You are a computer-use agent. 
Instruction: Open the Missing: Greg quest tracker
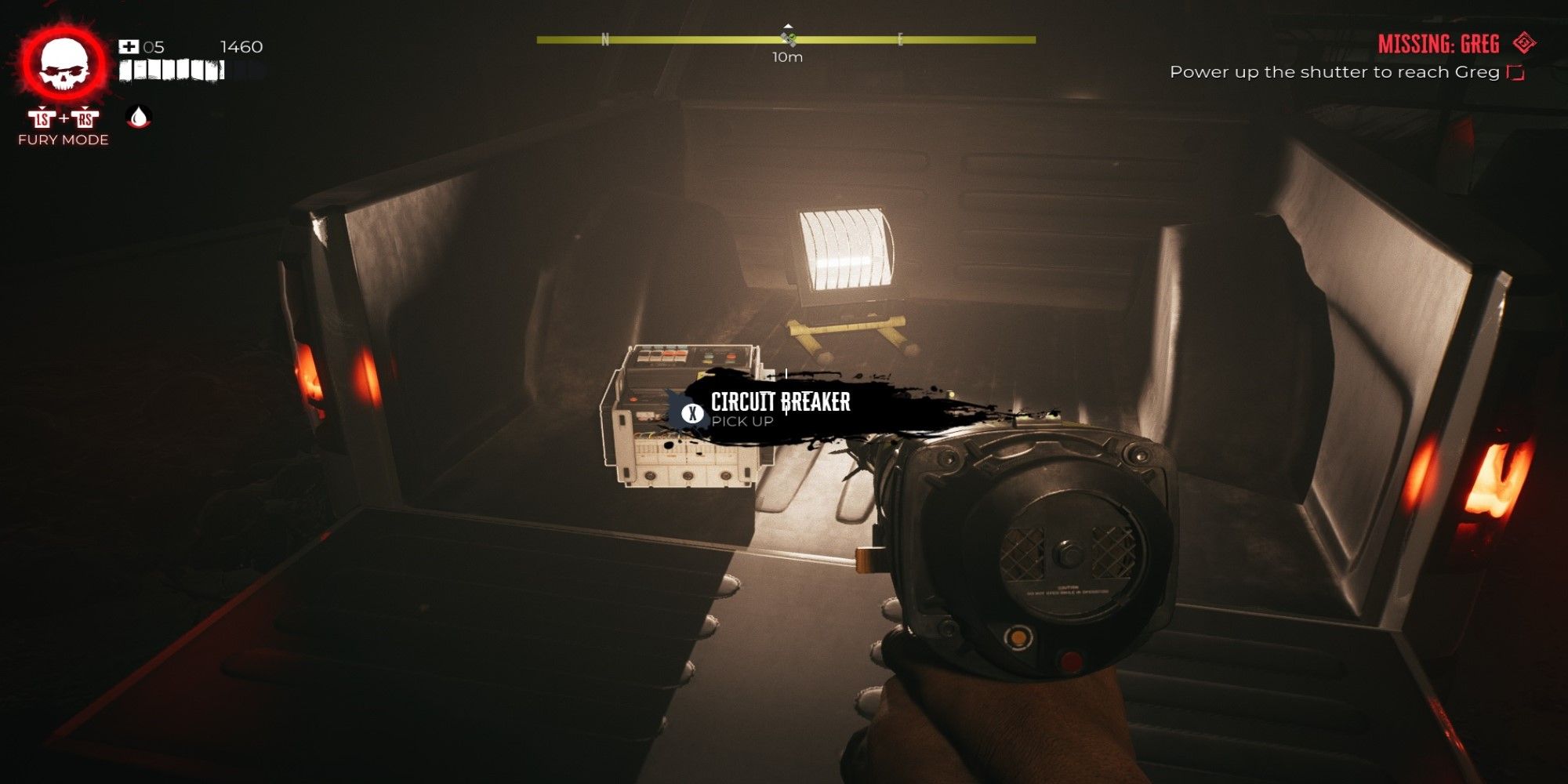1438,44
